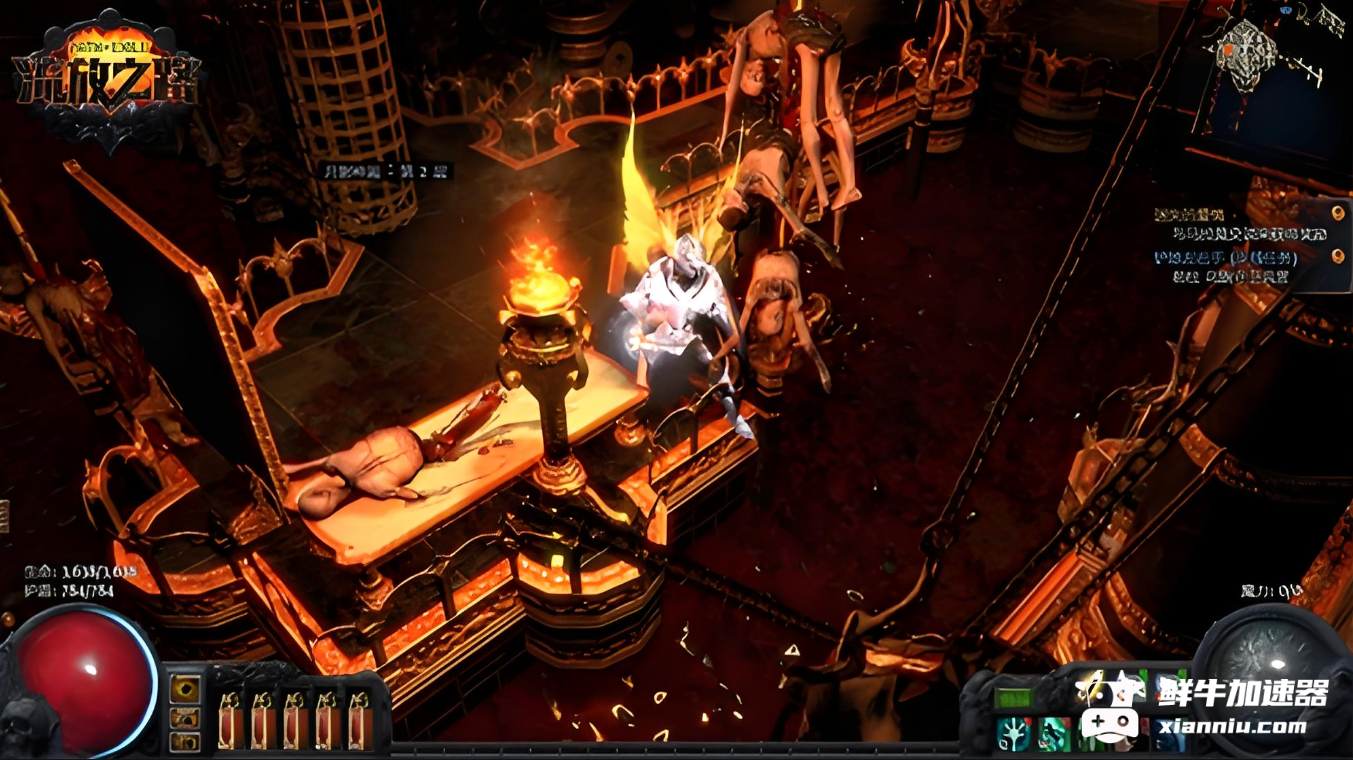The height and width of the screenshot is (760, 1353).
Task: Click the yellow square icon beside the life orb
Action: [184, 689]
